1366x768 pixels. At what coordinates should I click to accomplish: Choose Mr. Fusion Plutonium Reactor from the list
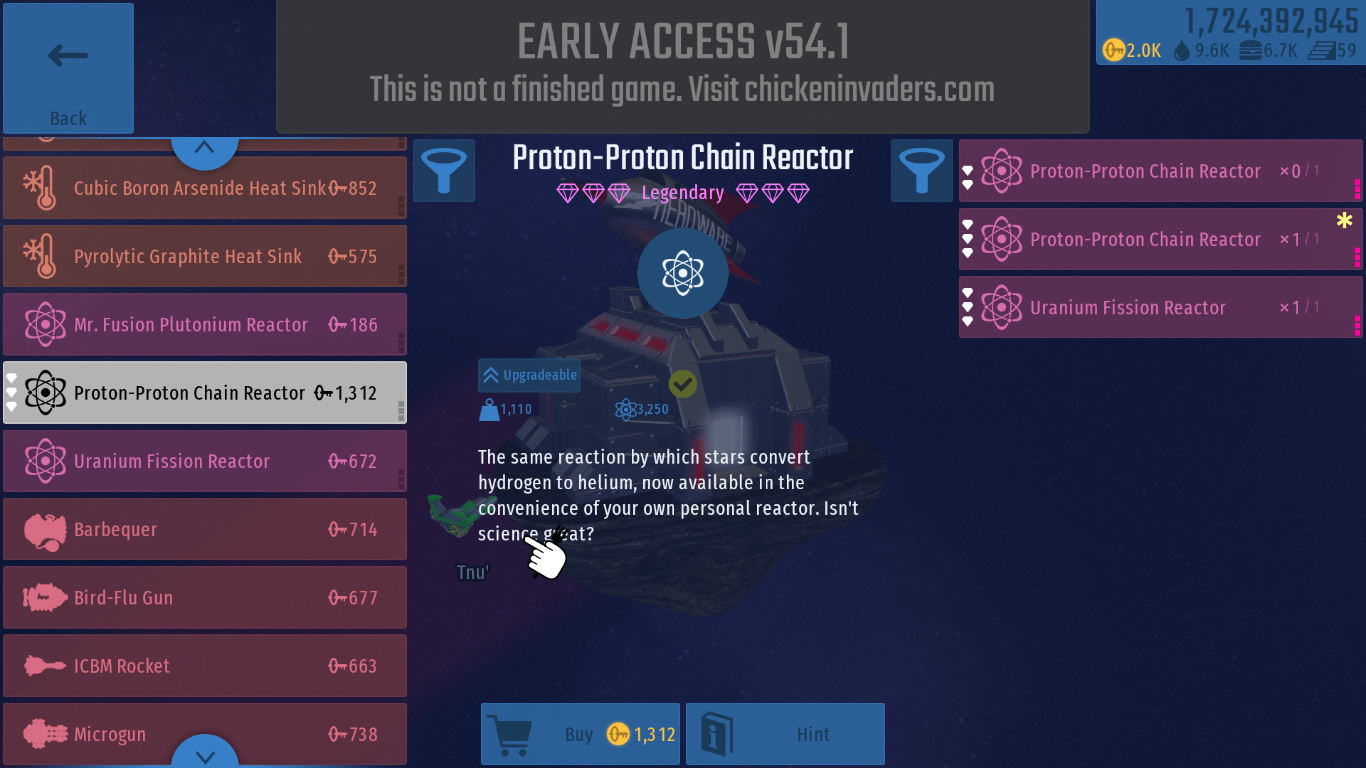coord(204,324)
